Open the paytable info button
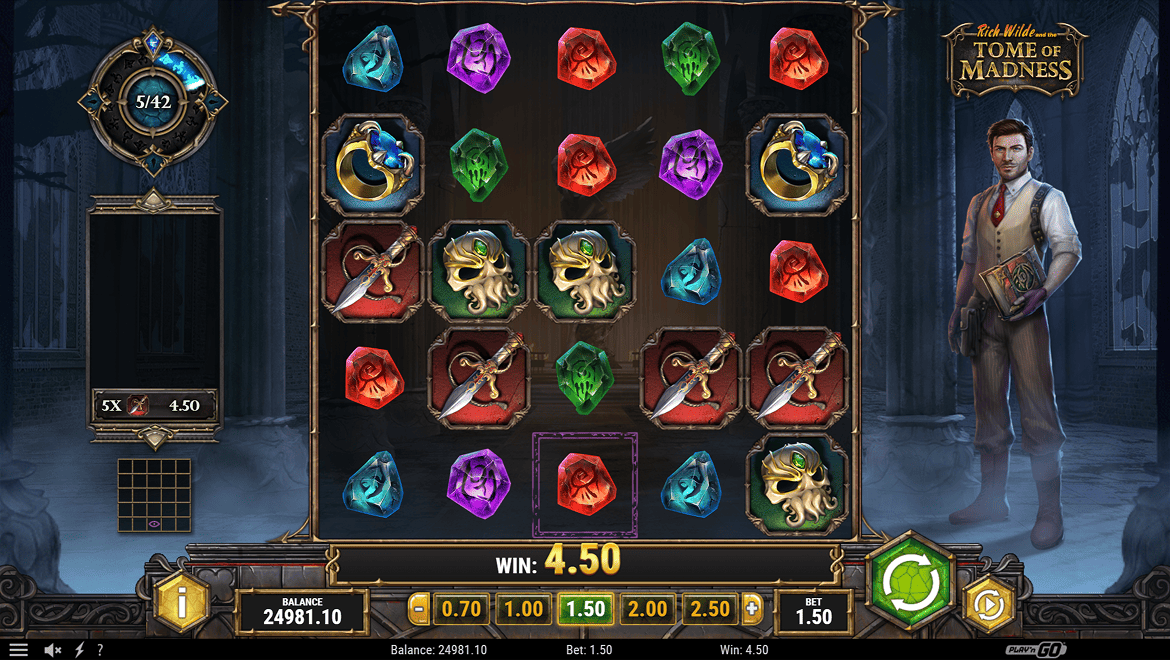The width and height of the screenshot is (1170, 660). coord(181,603)
